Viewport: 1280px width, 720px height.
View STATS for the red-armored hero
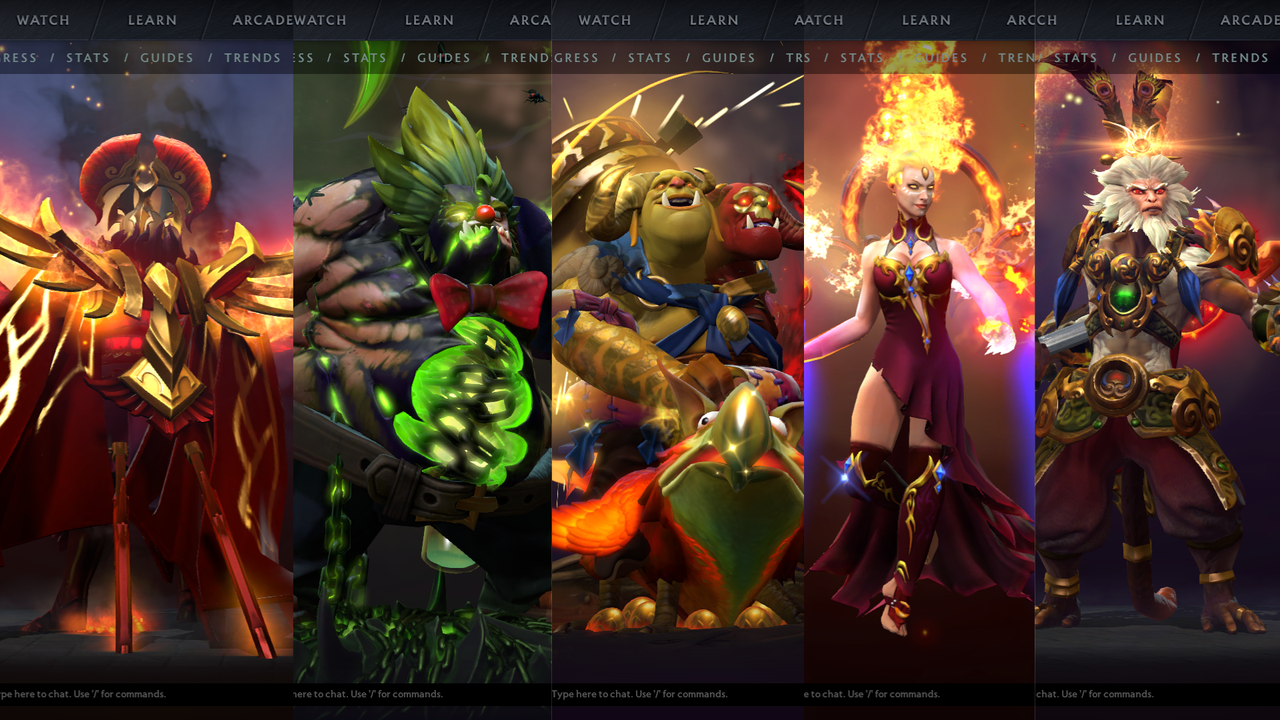[88, 58]
